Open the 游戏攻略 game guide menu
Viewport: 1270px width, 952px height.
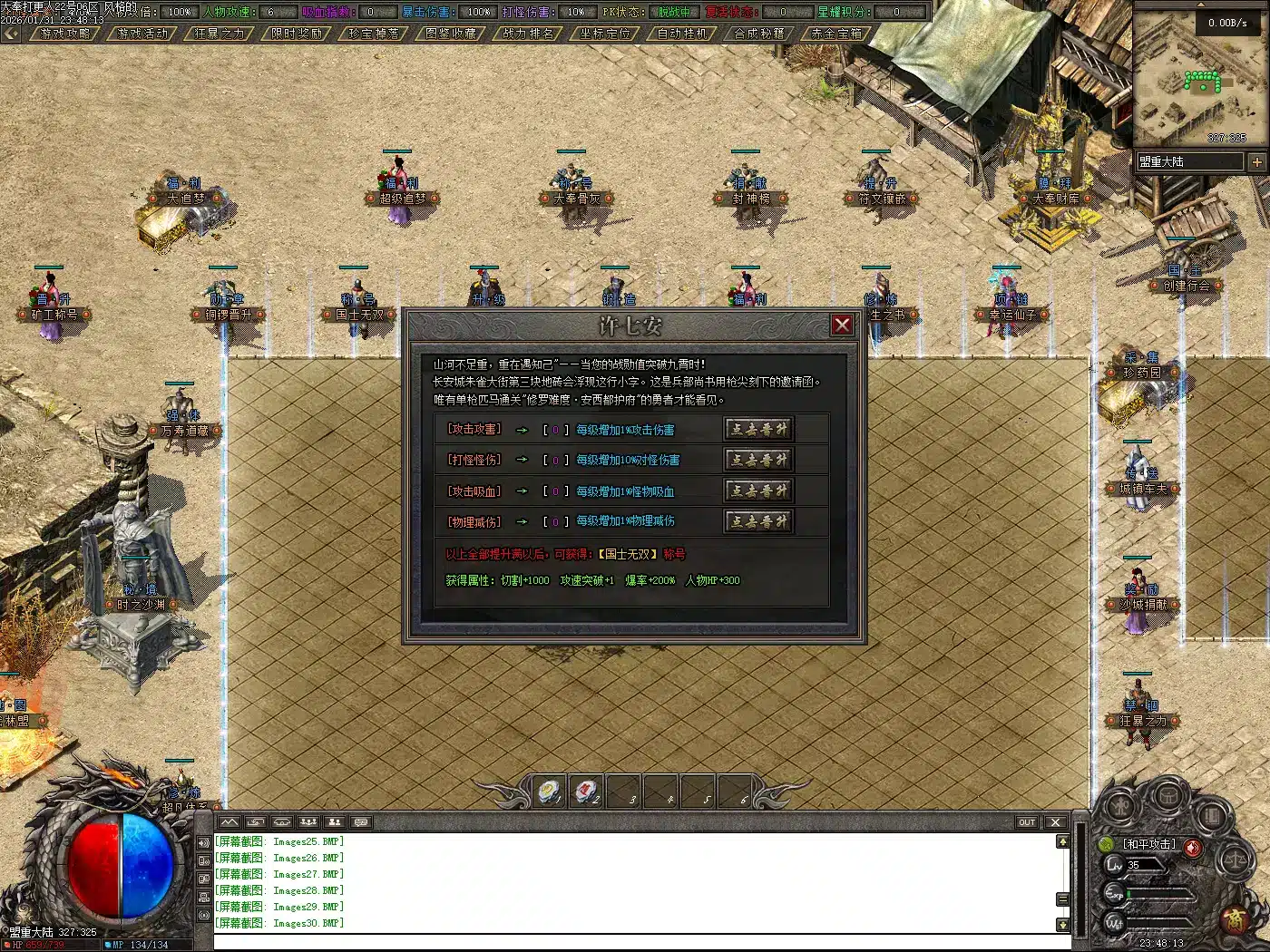65,34
